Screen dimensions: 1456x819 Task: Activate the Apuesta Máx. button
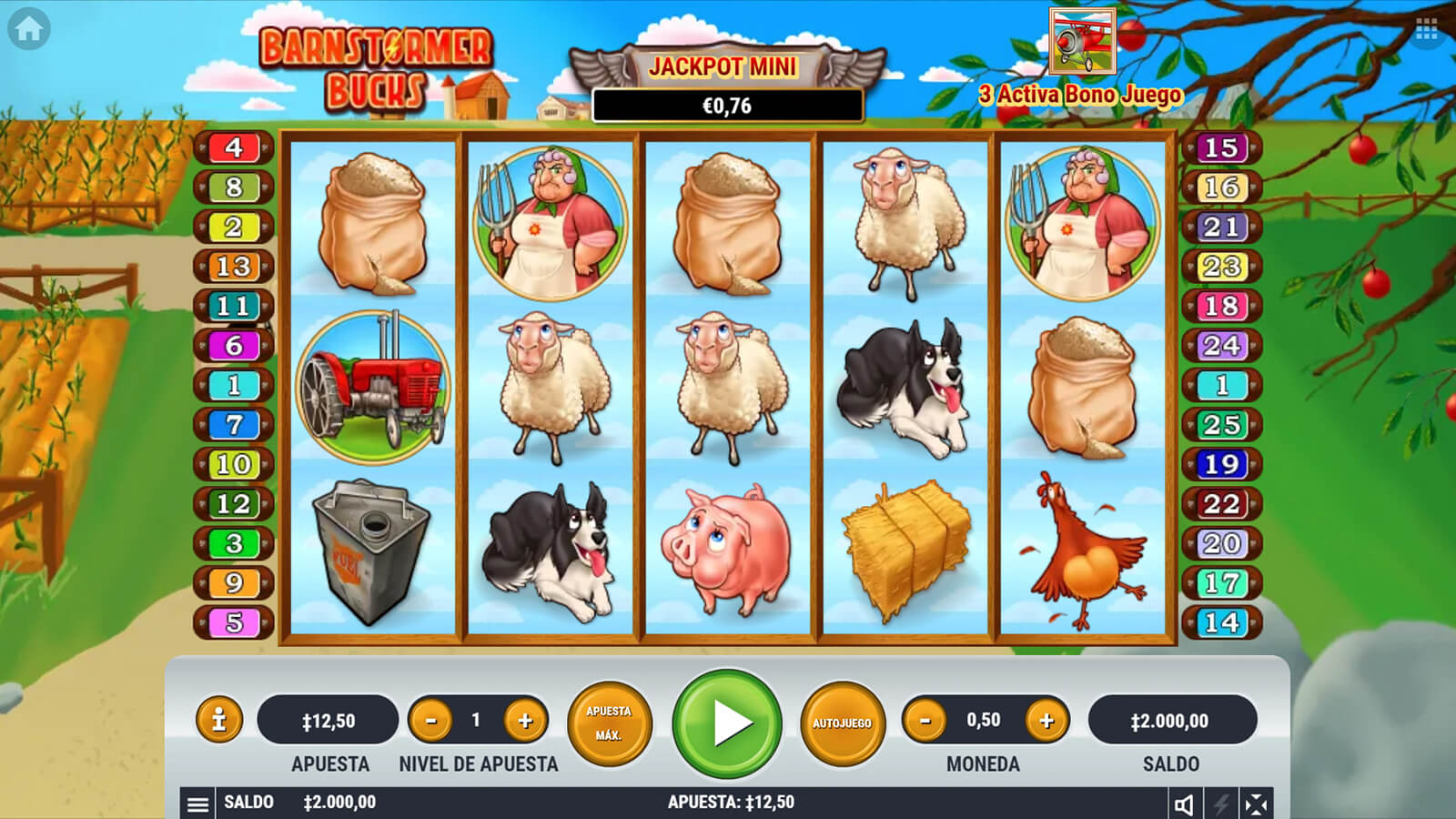(x=609, y=723)
